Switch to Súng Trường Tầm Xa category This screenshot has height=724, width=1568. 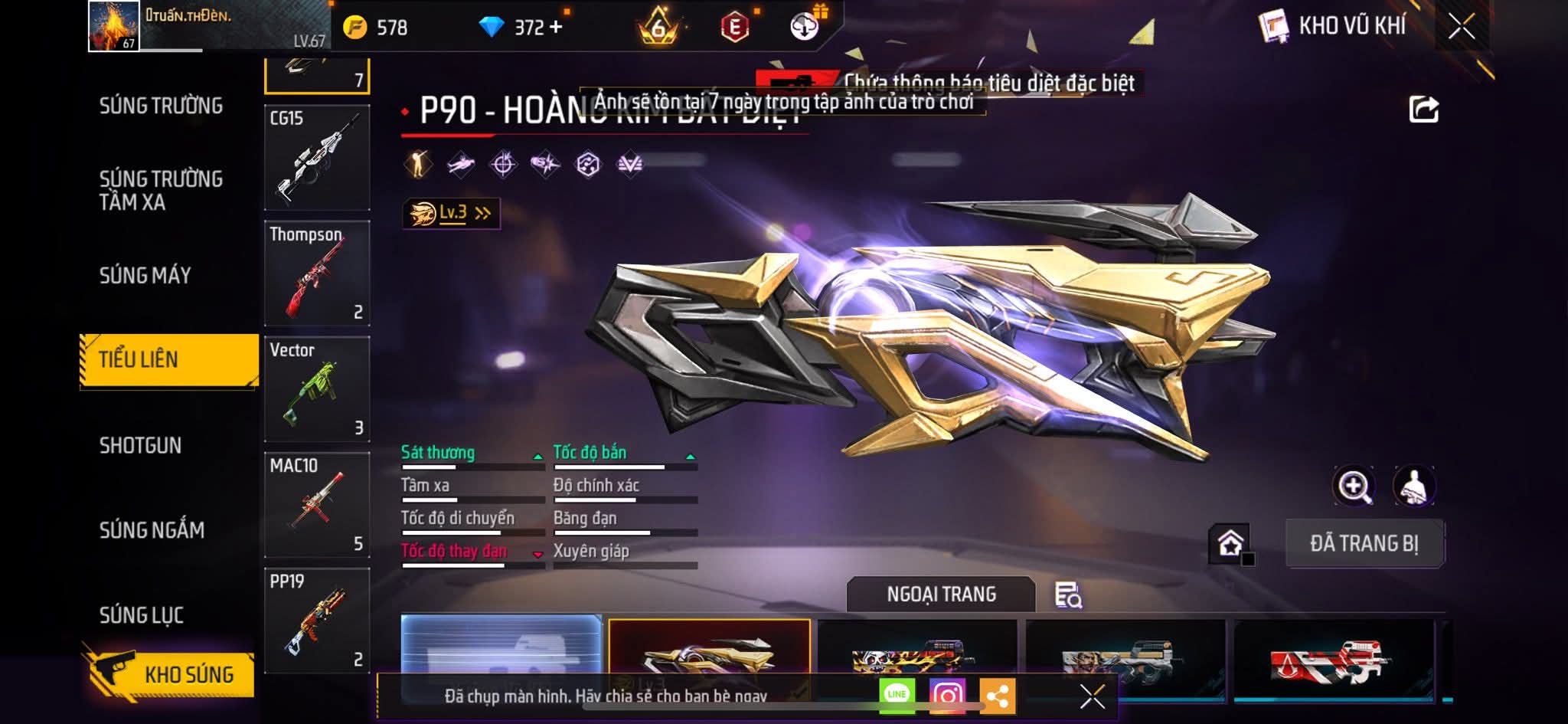coord(161,190)
